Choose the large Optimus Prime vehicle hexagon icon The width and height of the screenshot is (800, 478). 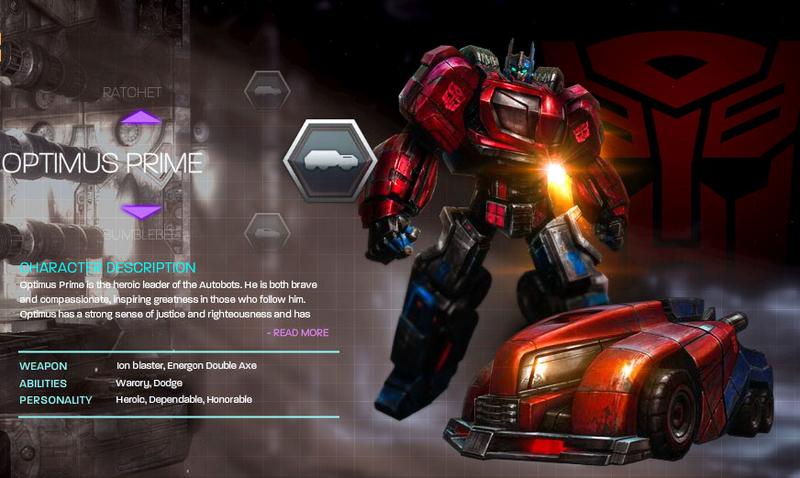329,161
